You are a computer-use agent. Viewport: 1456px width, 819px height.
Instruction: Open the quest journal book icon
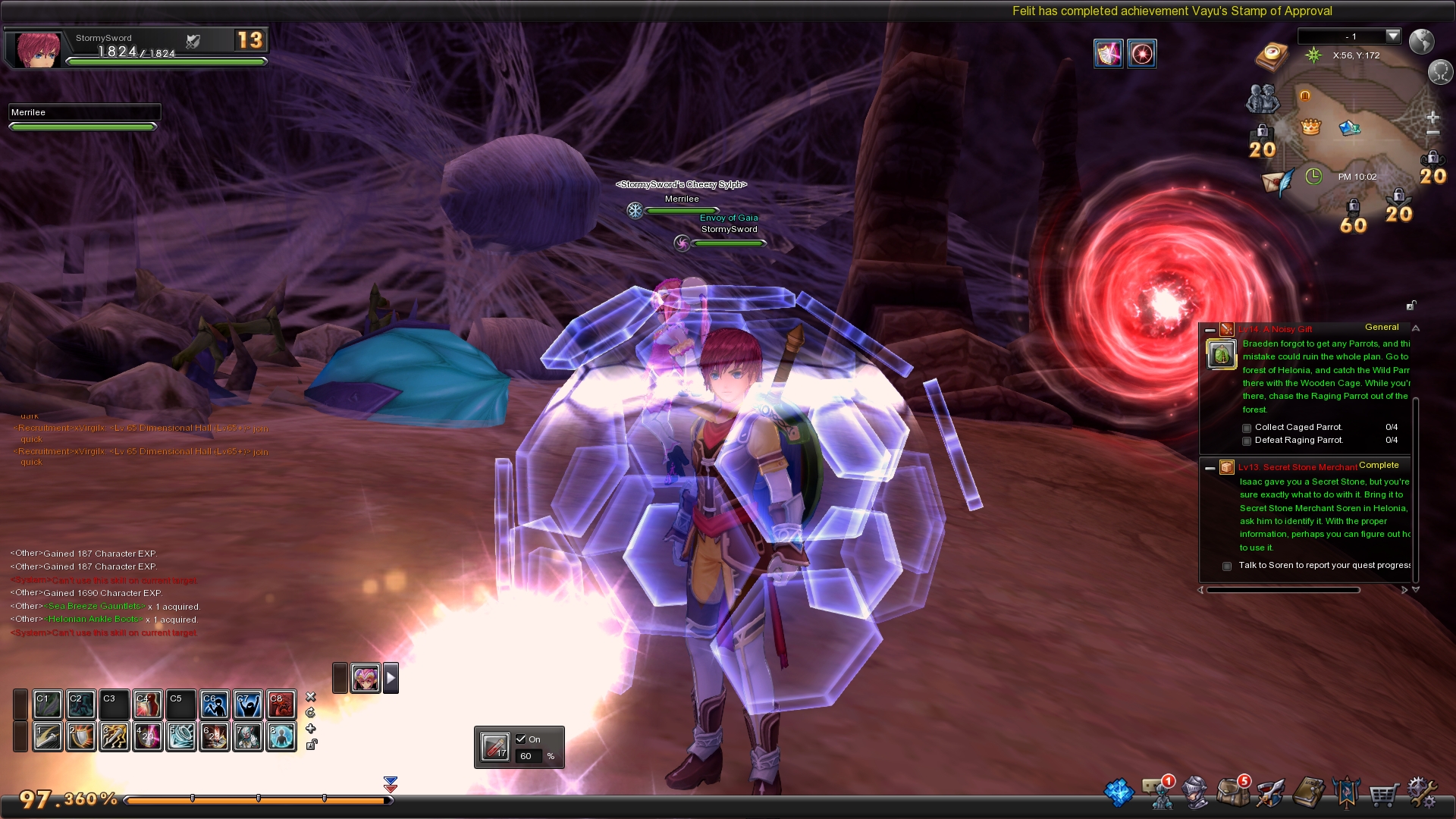click(x=1308, y=792)
